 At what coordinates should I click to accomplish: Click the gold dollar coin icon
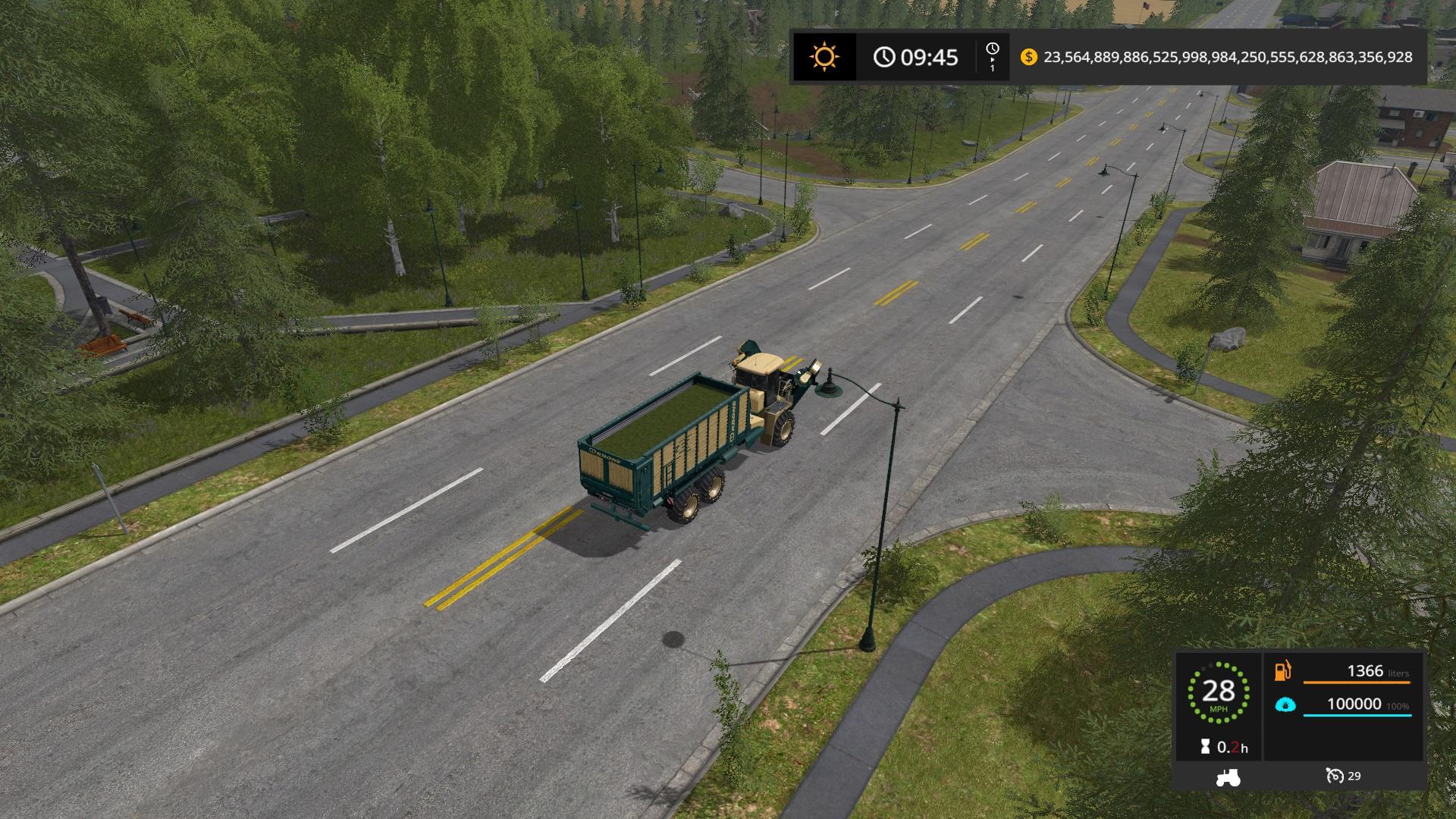point(1028,57)
